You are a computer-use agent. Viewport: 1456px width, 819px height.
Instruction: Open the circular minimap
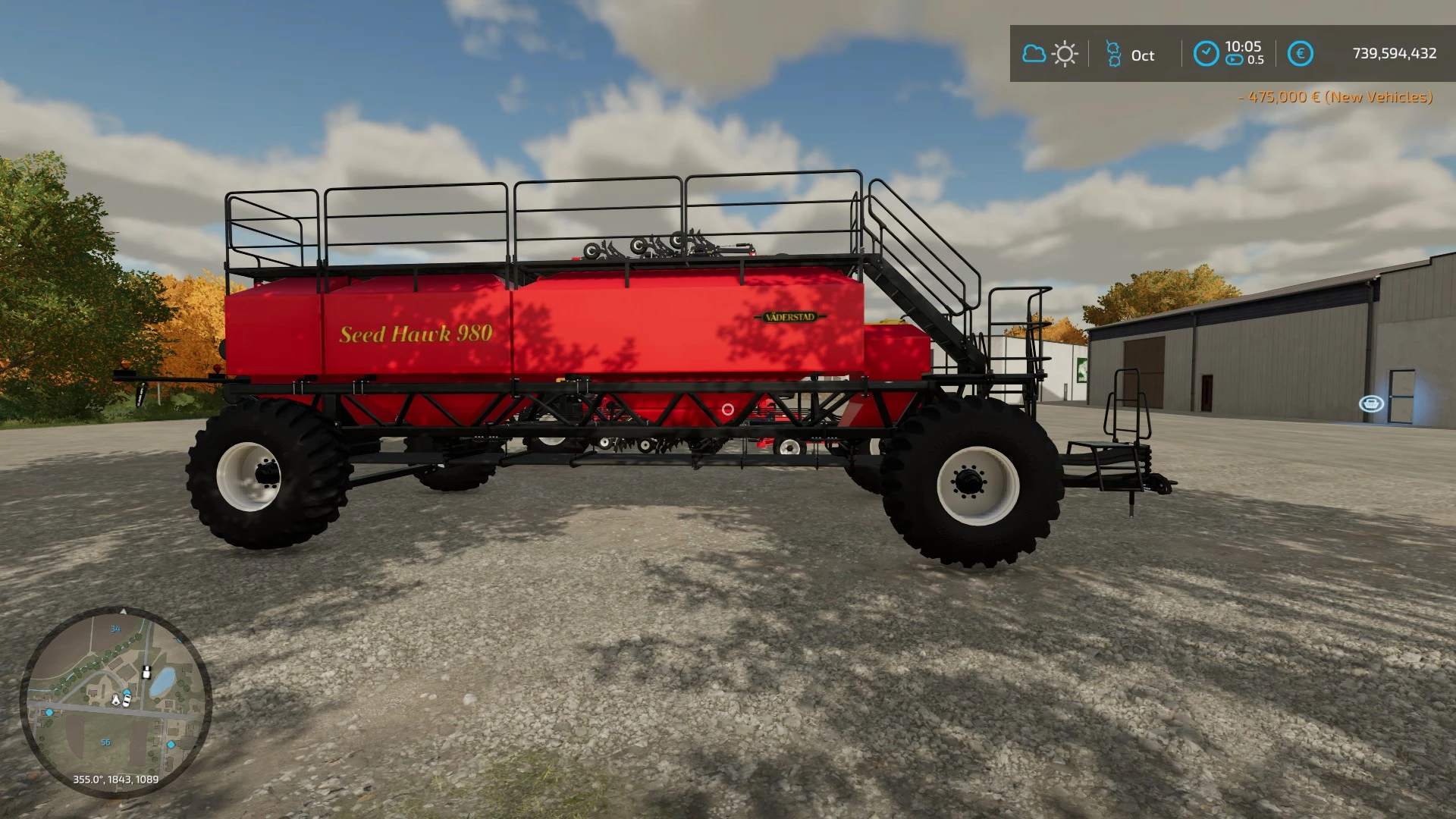(115, 701)
